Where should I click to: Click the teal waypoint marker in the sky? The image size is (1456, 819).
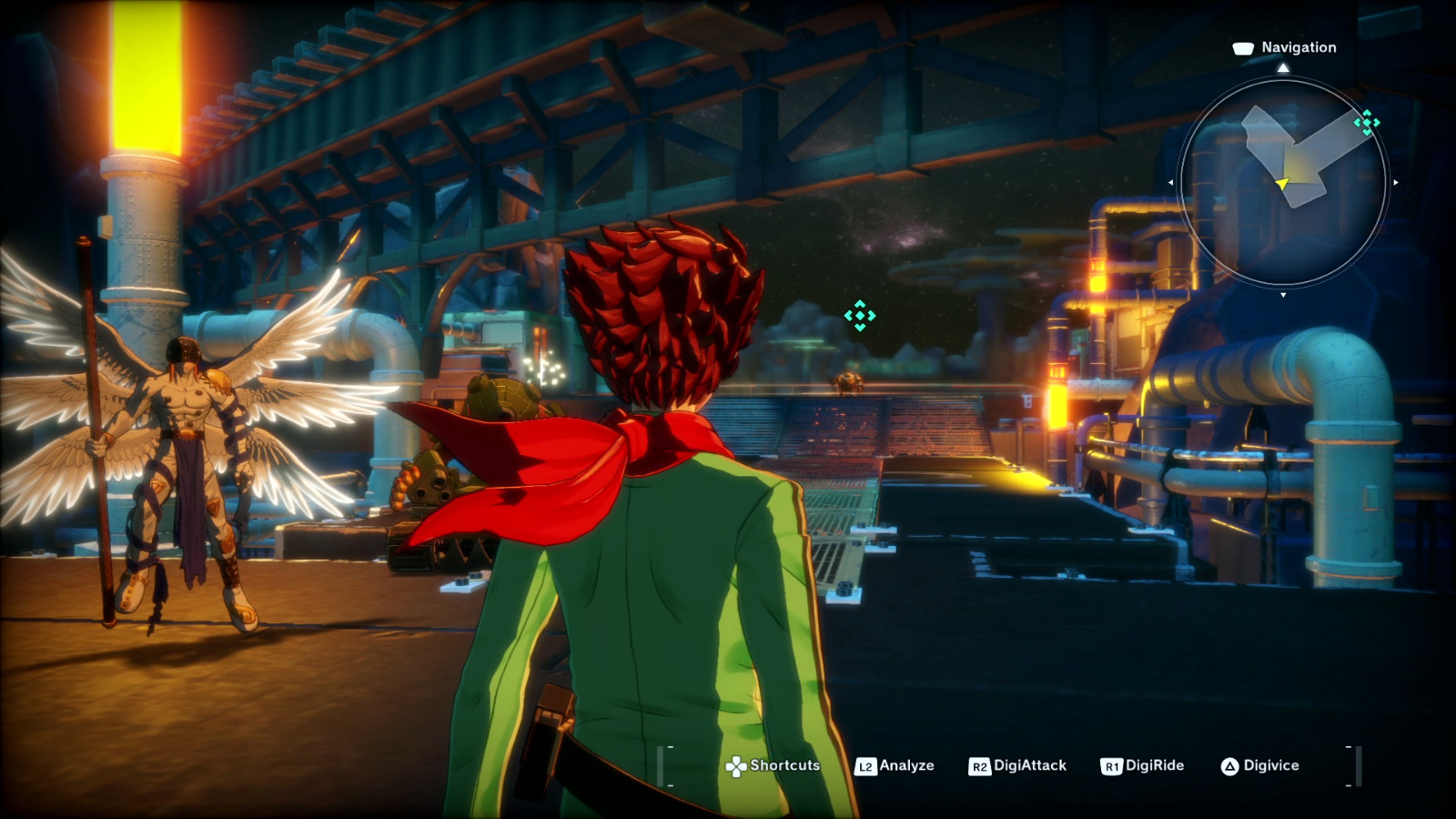tap(859, 316)
